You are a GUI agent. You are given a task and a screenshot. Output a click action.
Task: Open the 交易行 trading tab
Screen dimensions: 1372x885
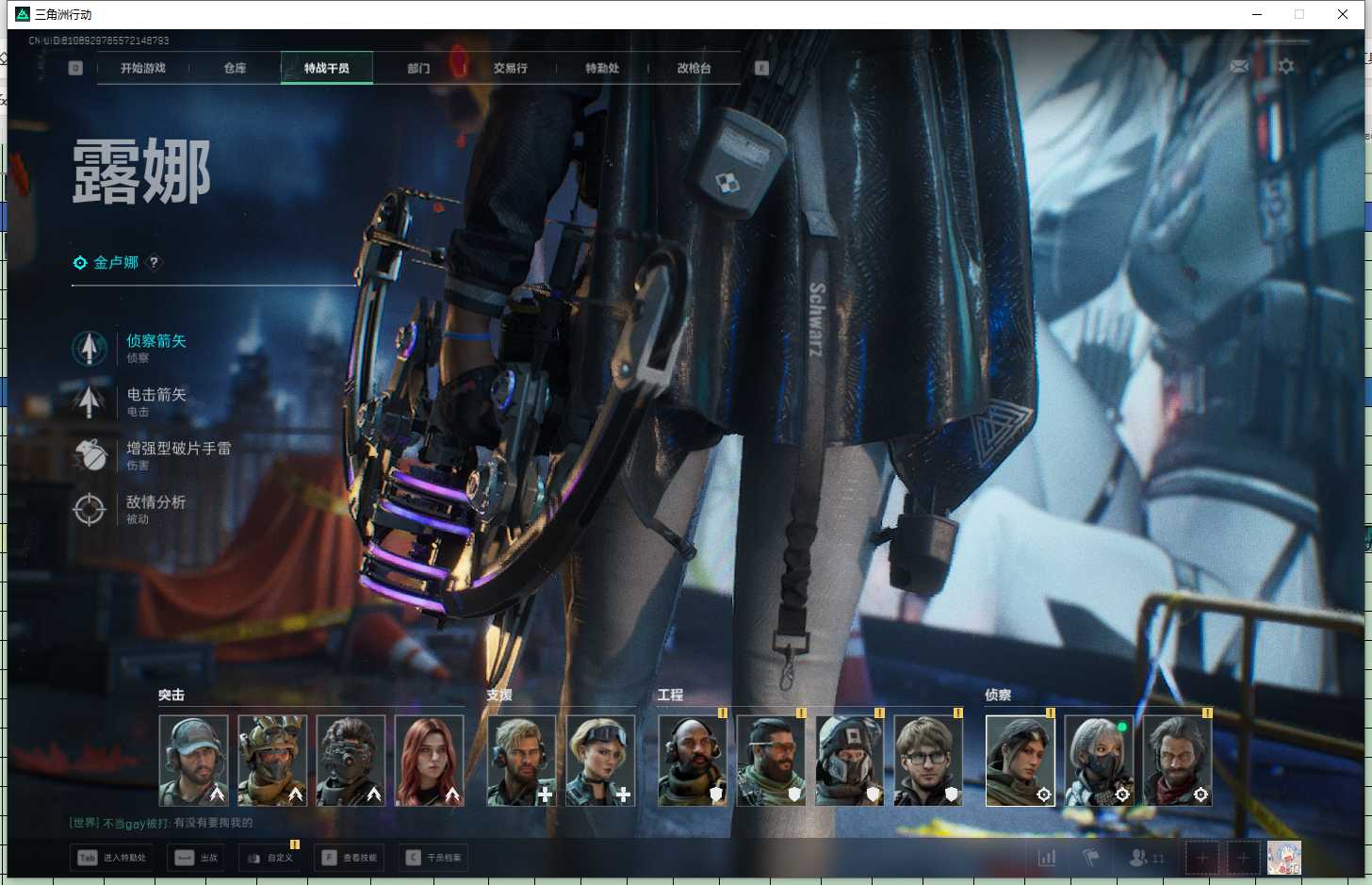click(x=510, y=68)
